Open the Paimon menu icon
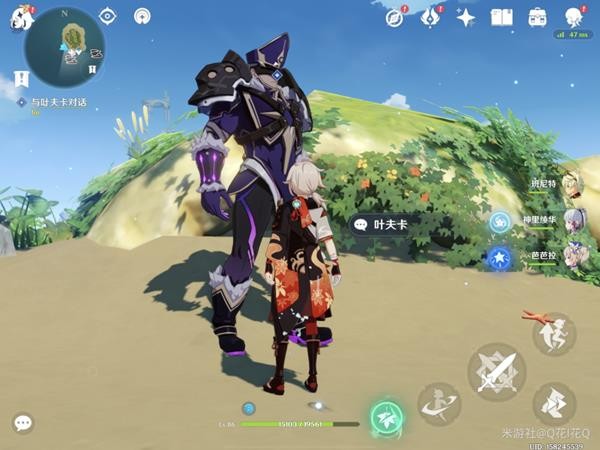The width and height of the screenshot is (600, 450). 21,18
